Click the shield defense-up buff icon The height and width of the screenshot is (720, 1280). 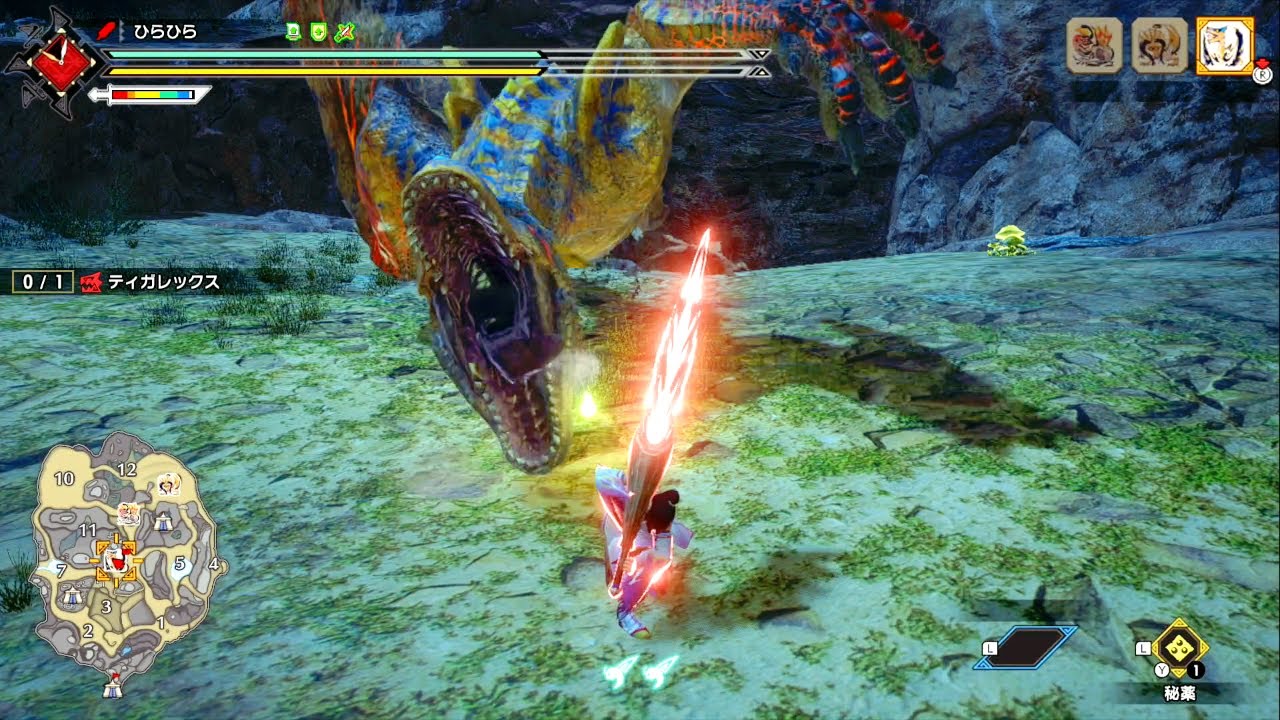pos(317,33)
